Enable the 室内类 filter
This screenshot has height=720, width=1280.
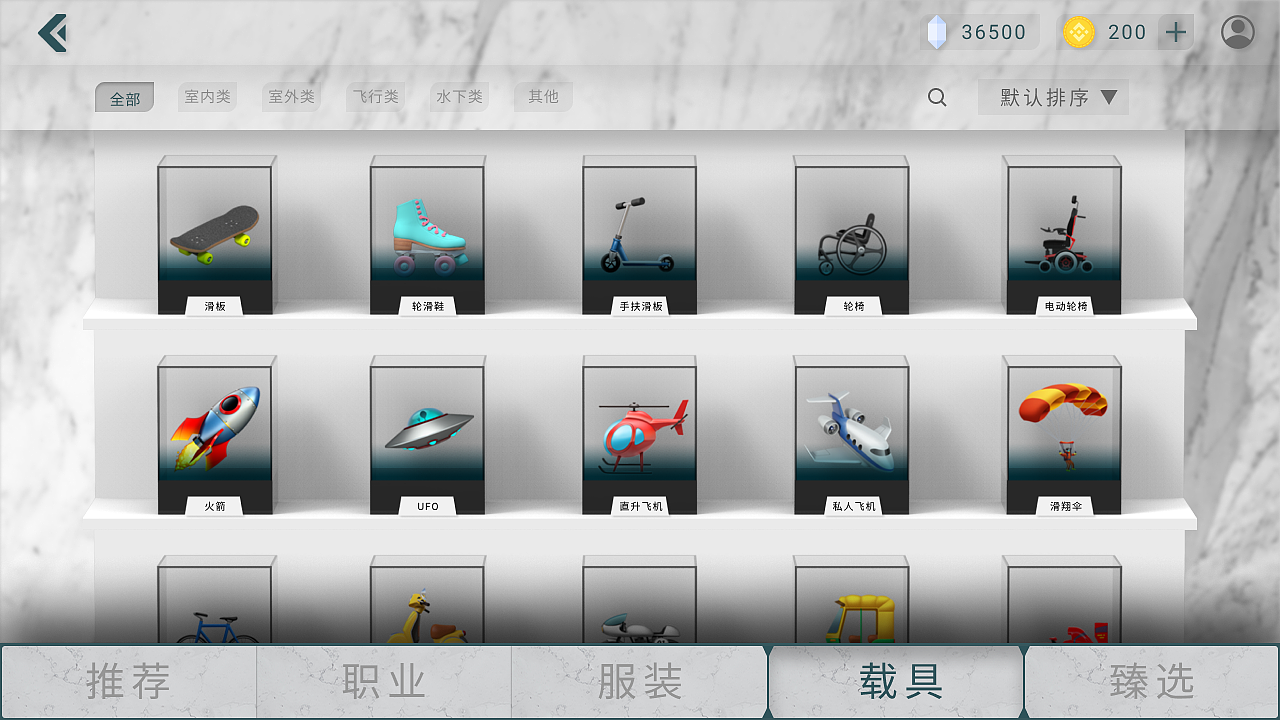click(x=207, y=96)
